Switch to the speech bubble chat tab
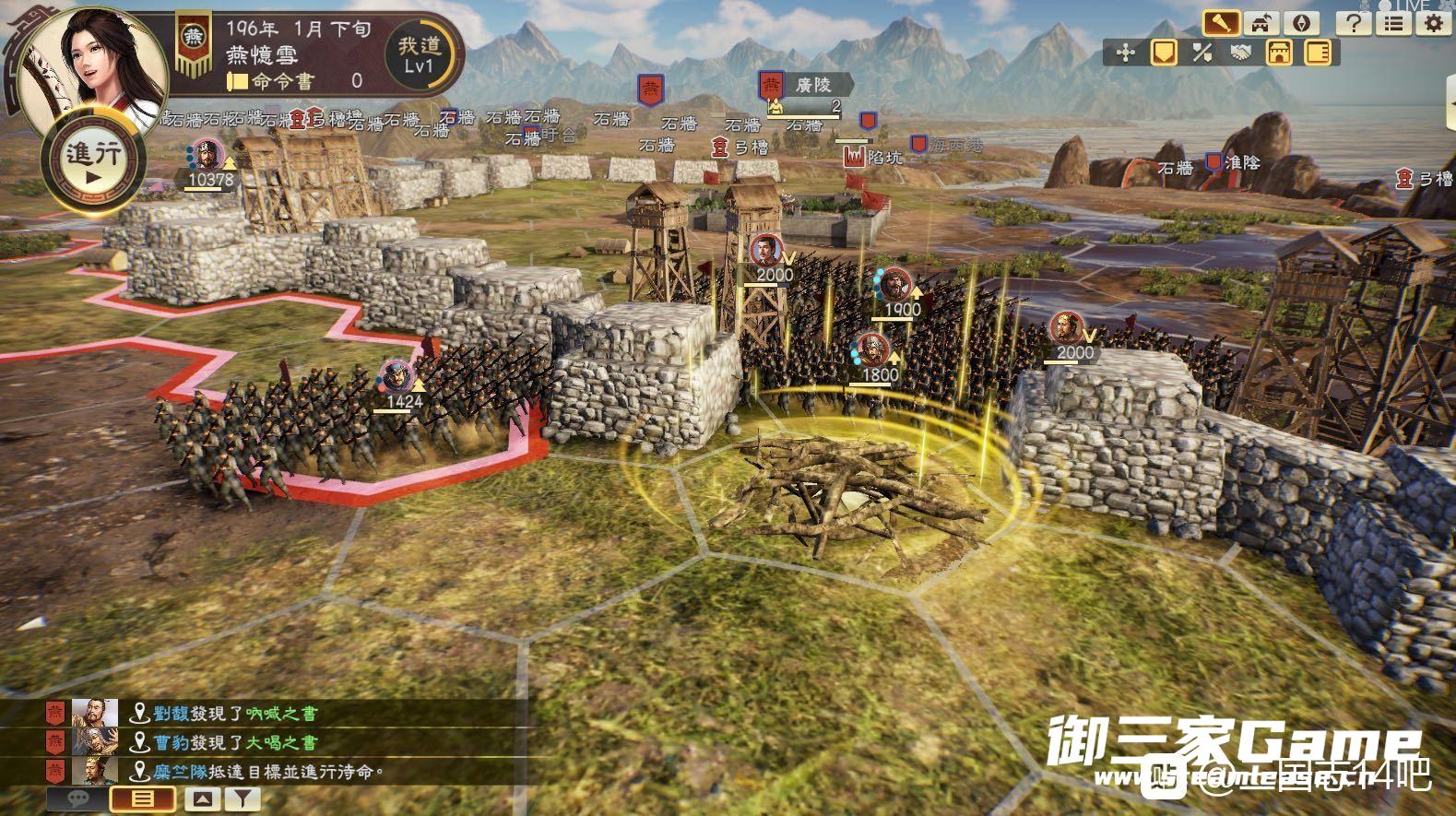The width and height of the screenshot is (1456, 816). pyautogui.click(x=77, y=799)
